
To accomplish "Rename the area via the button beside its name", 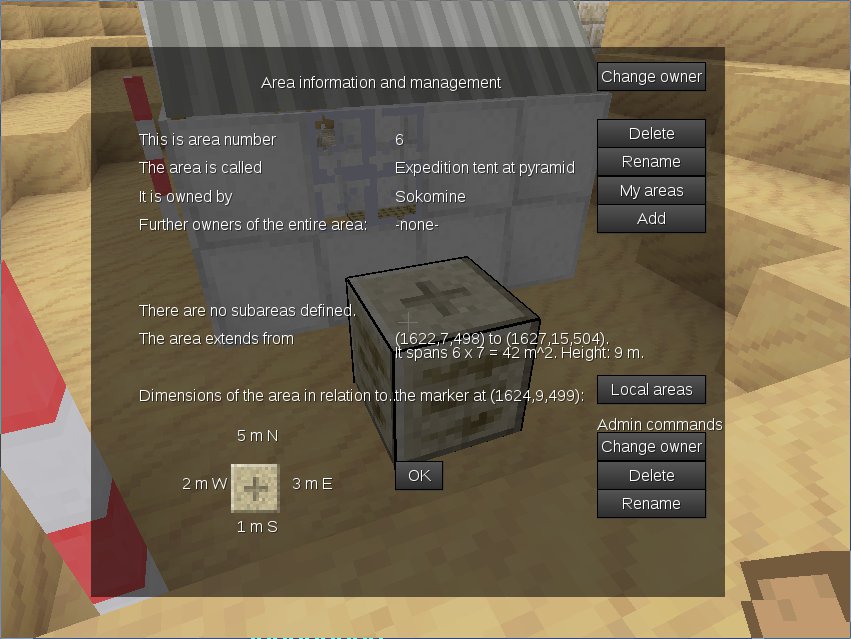I will 651,161.
